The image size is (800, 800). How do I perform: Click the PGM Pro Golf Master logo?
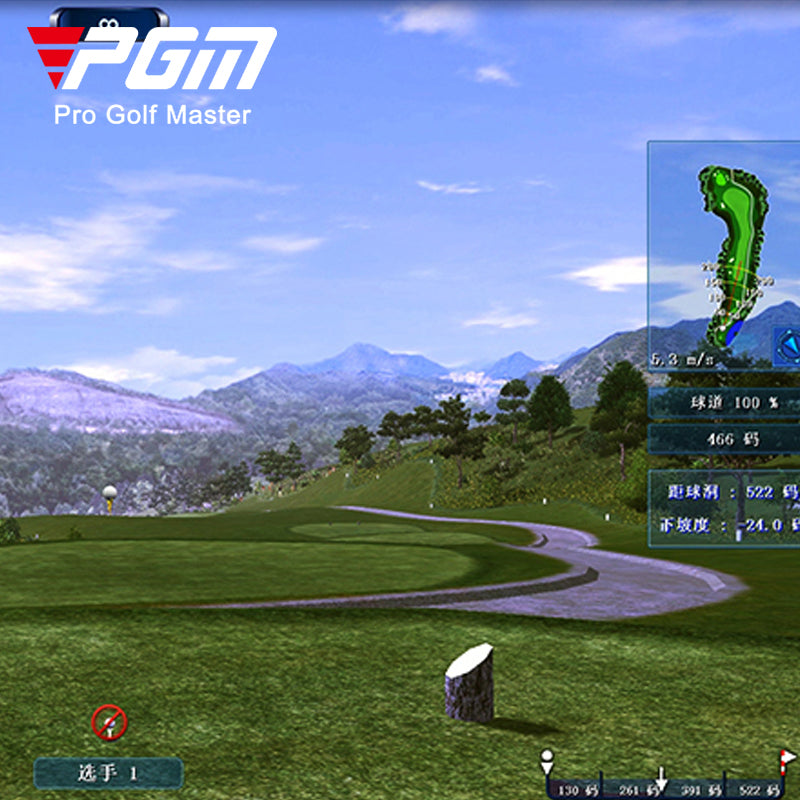click(152, 75)
